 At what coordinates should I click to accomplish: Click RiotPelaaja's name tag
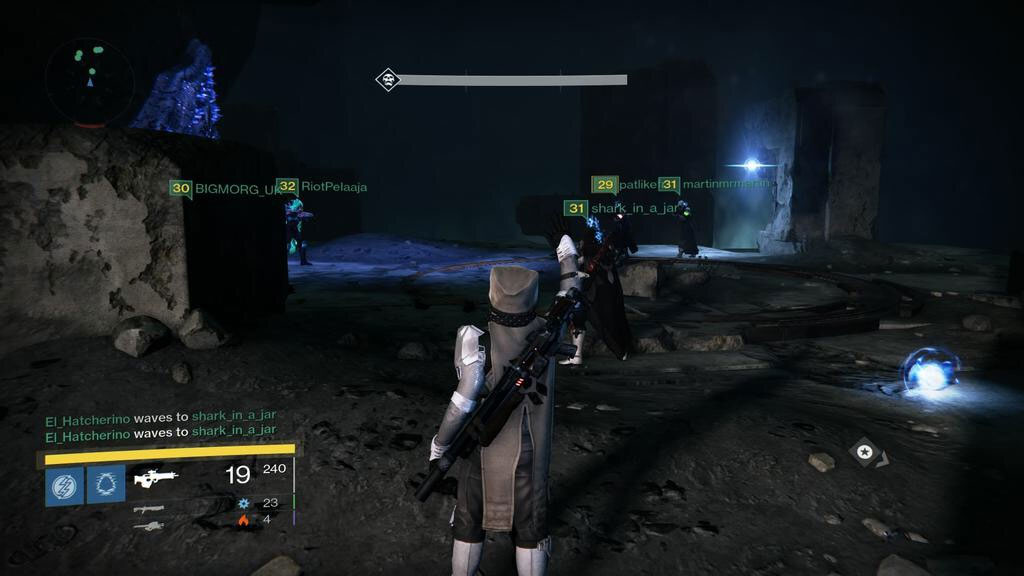point(322,187)
